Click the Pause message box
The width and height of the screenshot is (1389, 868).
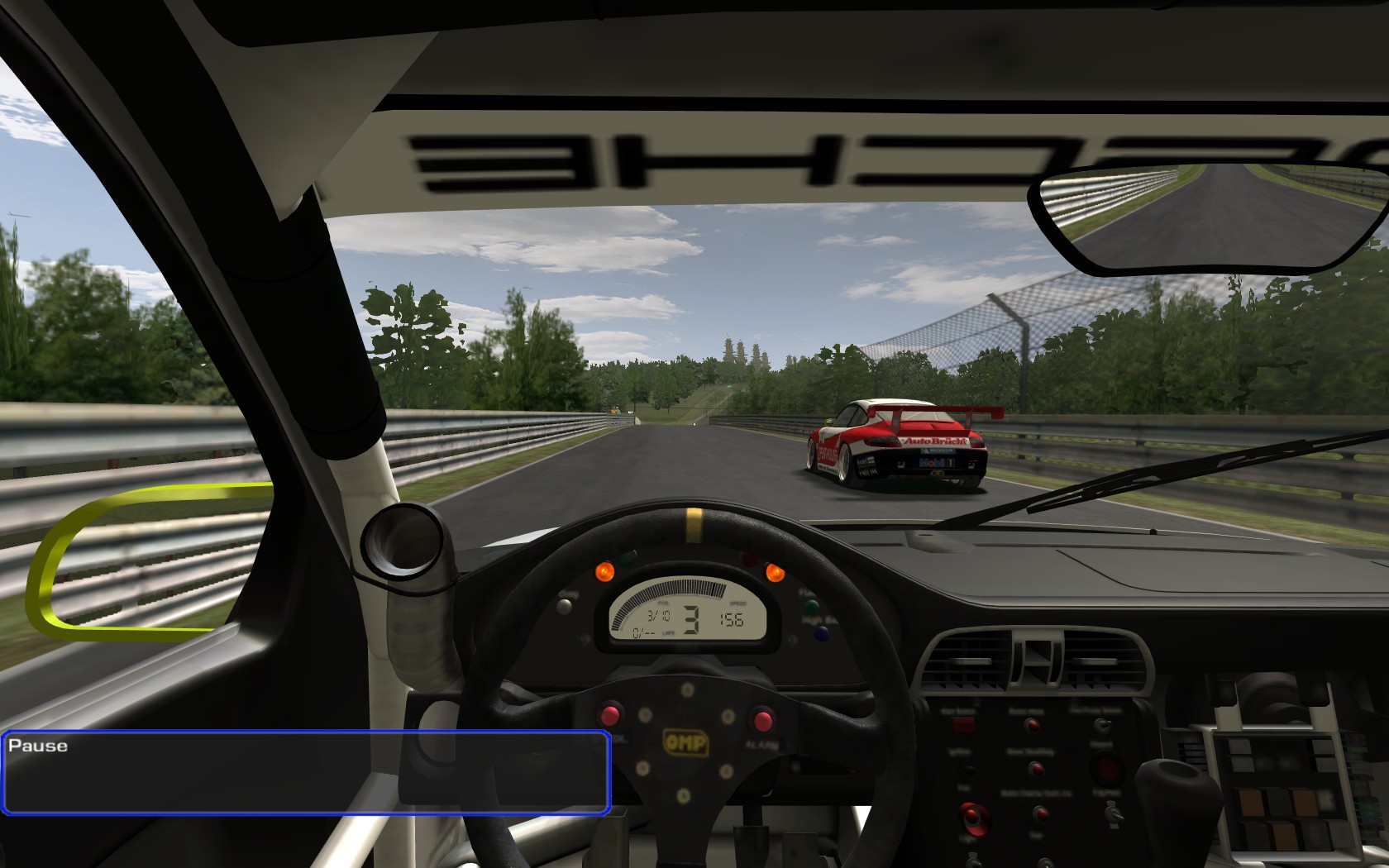click(306, 772)
